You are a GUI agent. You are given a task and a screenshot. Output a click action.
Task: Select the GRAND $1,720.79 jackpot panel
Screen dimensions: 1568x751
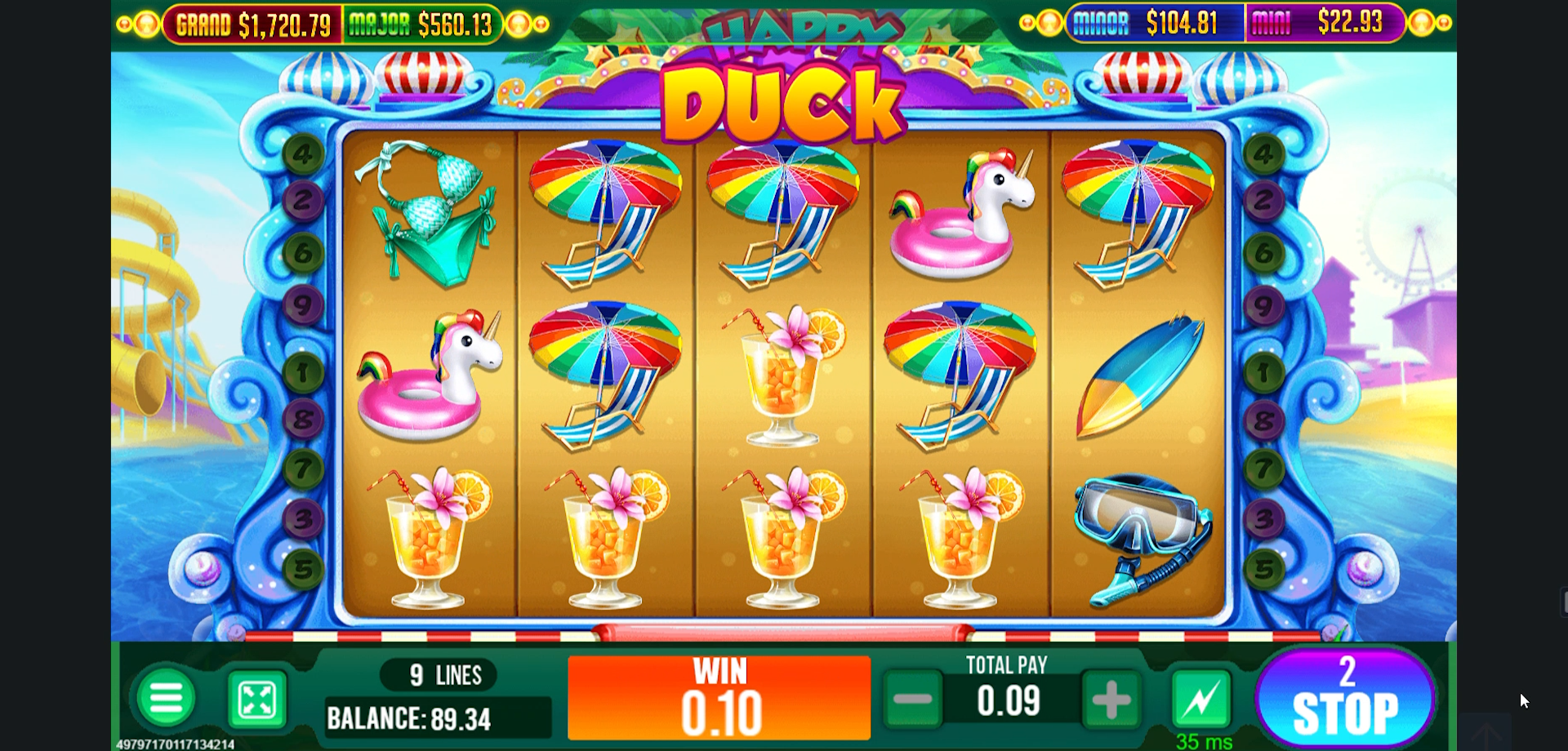tap(253, 24)
